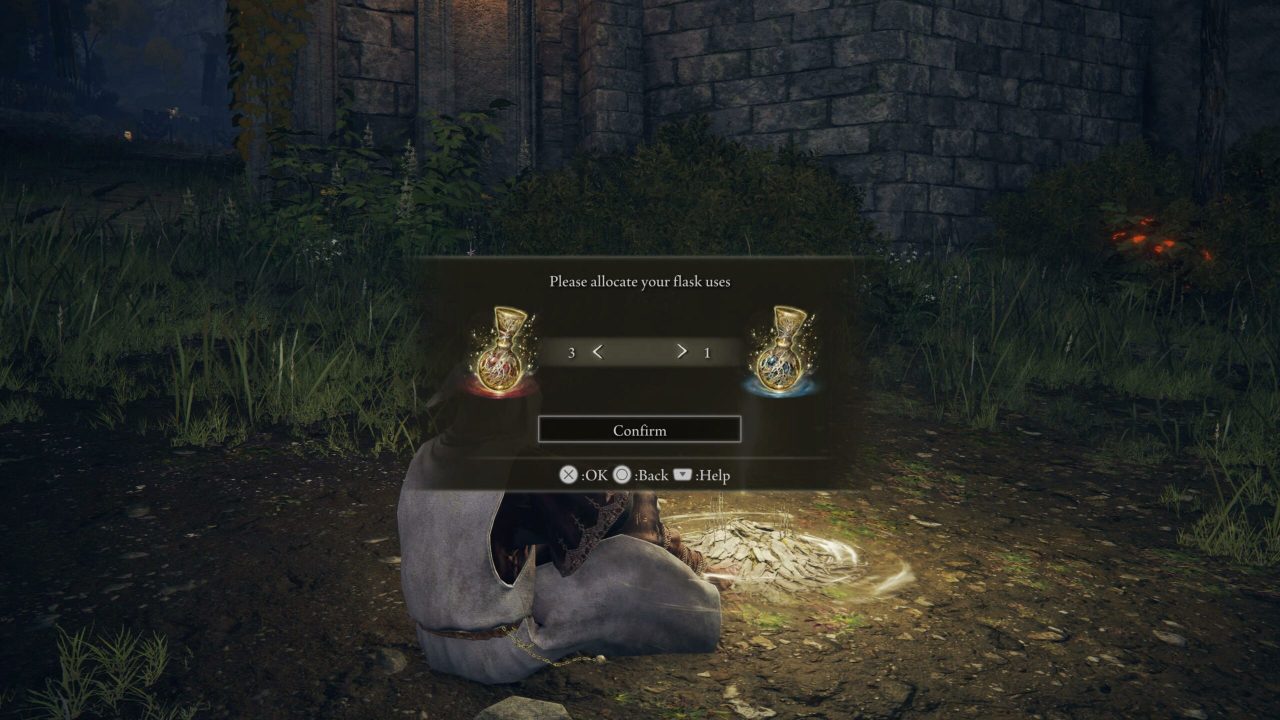Click the crimson flask count showing 3

(573, 352)
